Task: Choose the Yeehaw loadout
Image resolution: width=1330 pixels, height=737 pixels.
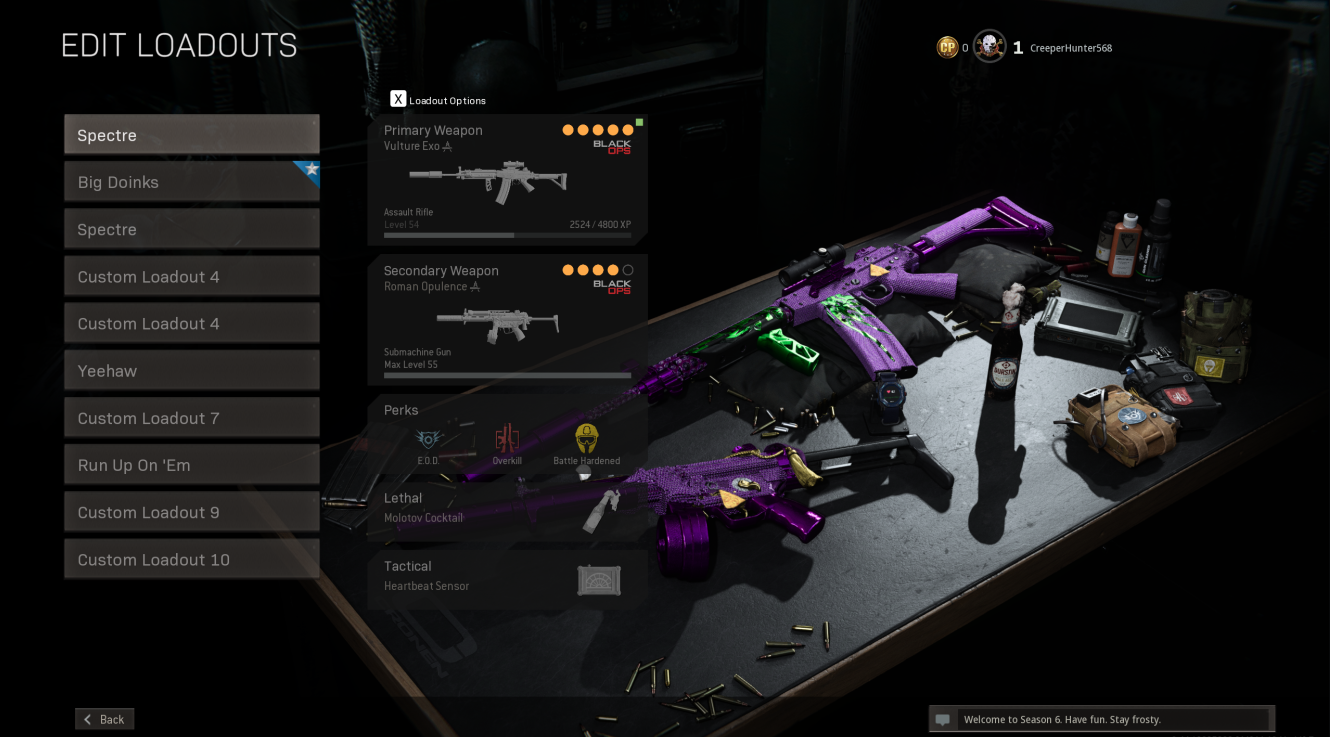Action: (191, 371)
